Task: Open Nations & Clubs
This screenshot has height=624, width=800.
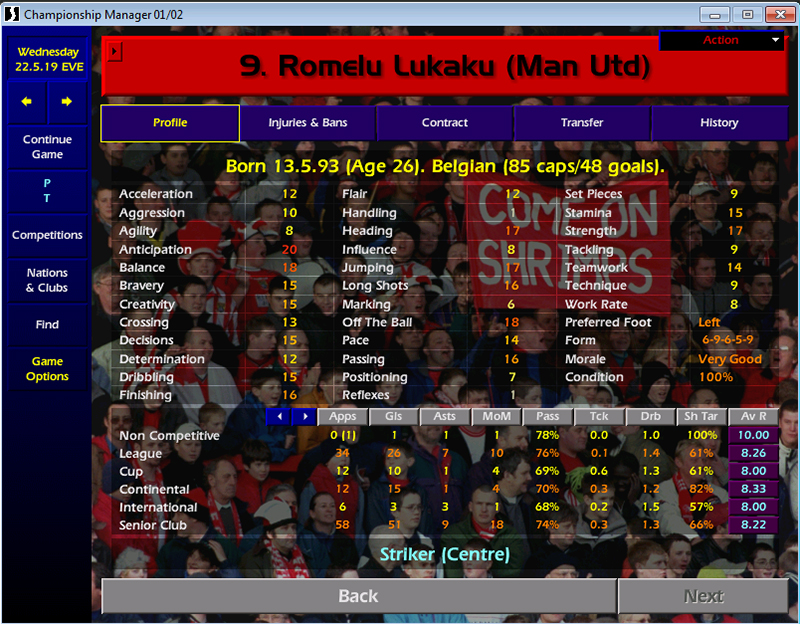Action: 47,280
